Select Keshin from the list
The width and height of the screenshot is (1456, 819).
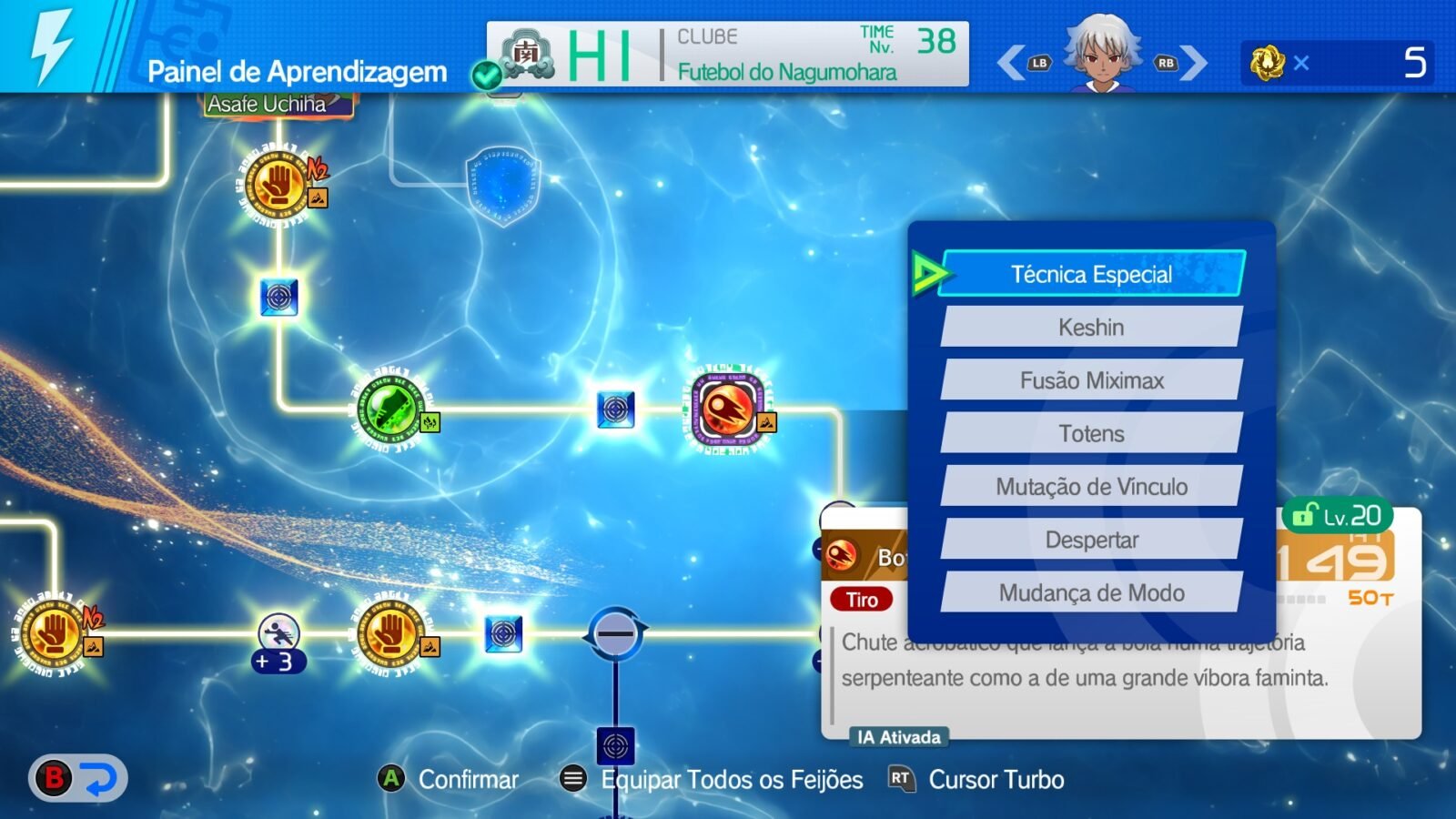coord(1090,327)
